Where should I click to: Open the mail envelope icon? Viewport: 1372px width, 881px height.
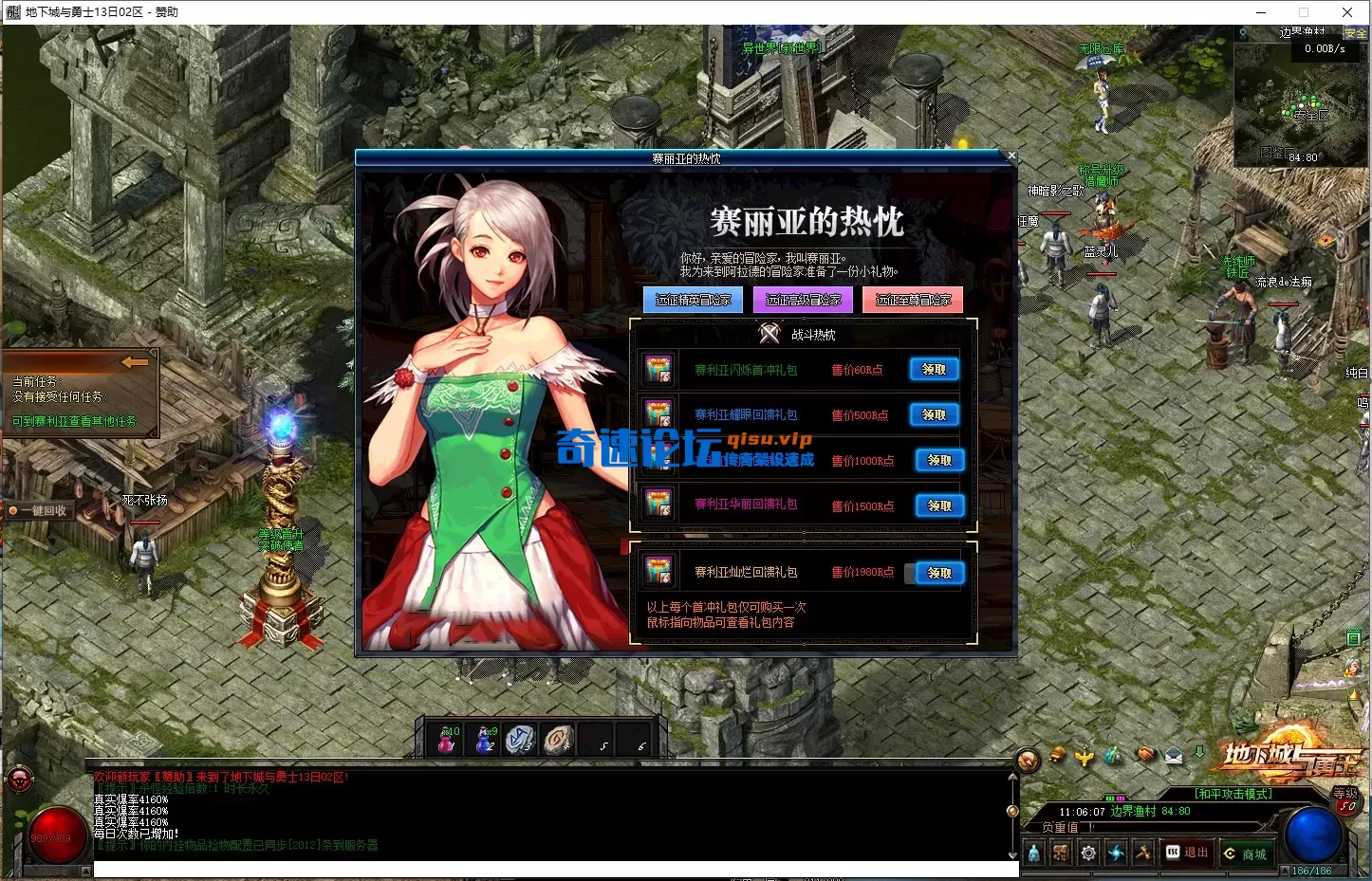pyautogui.click(x=1173, y=756)
